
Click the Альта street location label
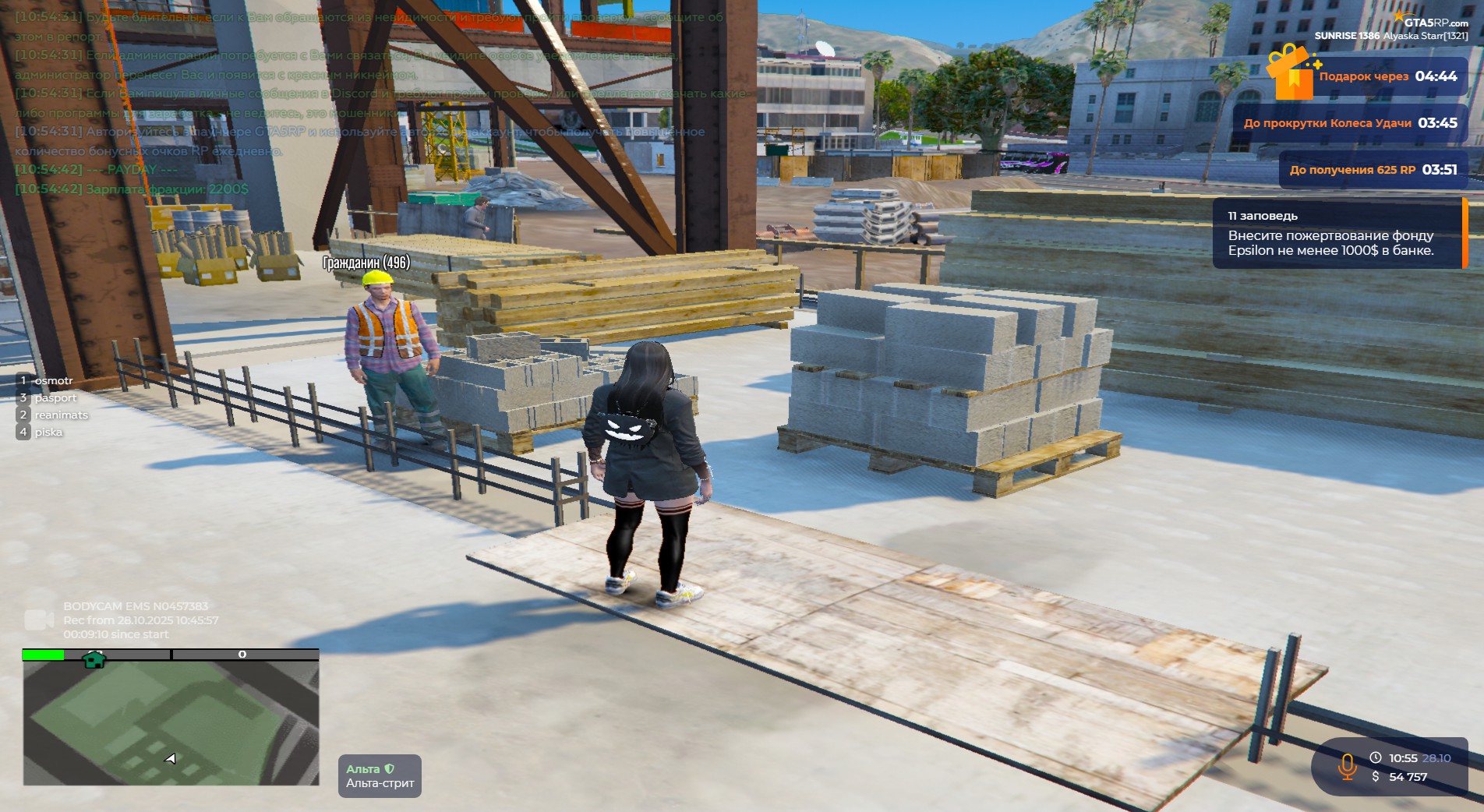click(x=380, y=776)
